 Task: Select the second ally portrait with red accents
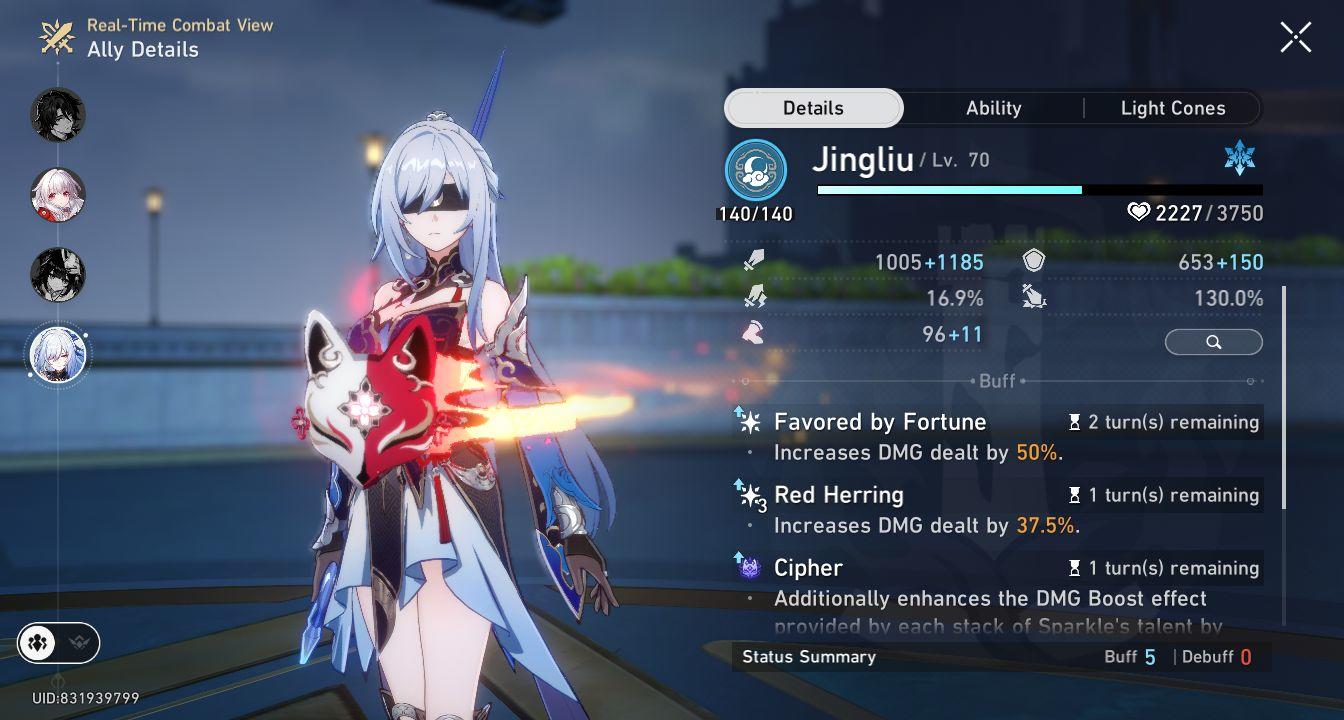click(x=58, y=195)
